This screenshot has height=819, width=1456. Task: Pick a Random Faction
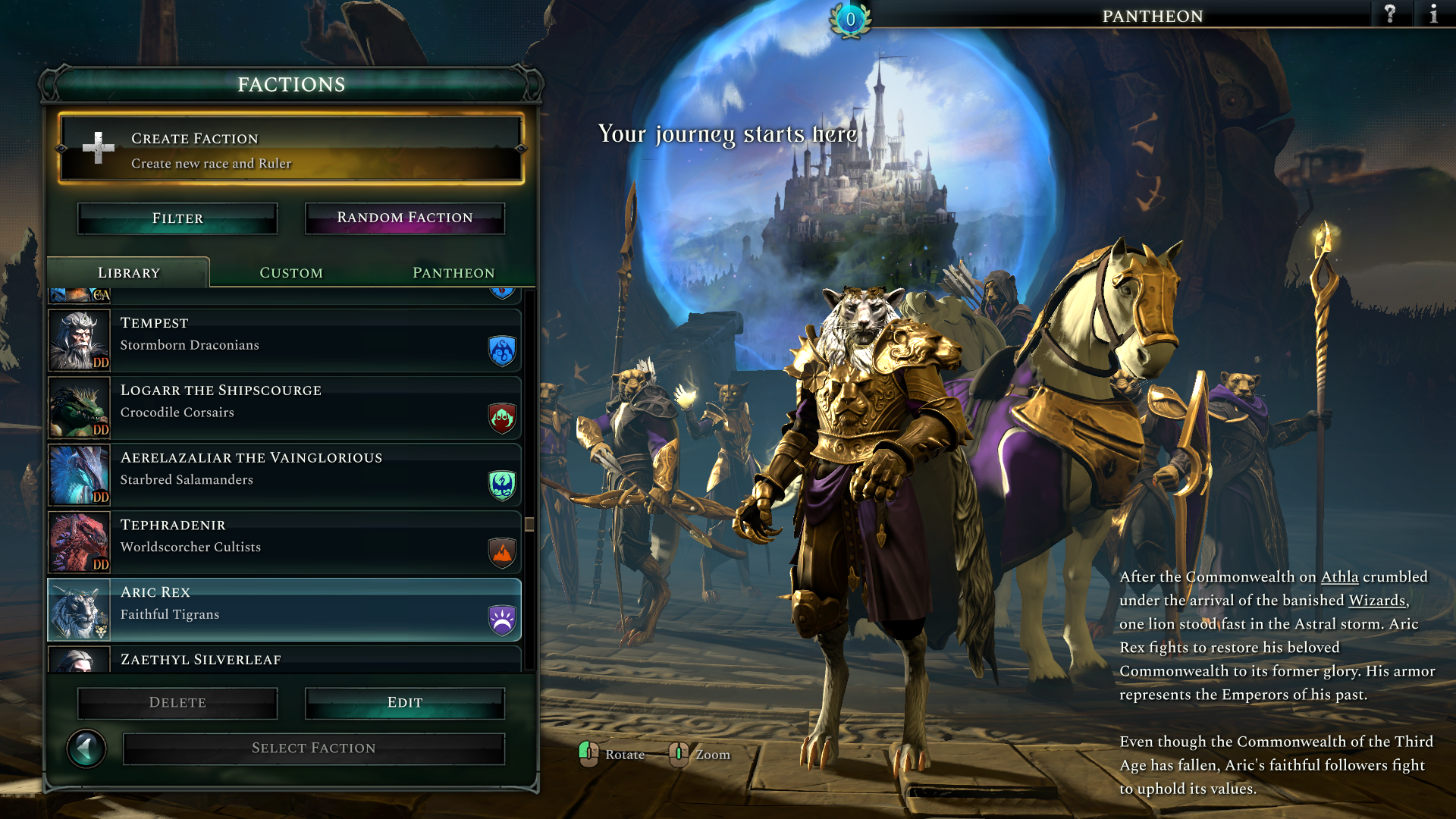pos(404,218)
